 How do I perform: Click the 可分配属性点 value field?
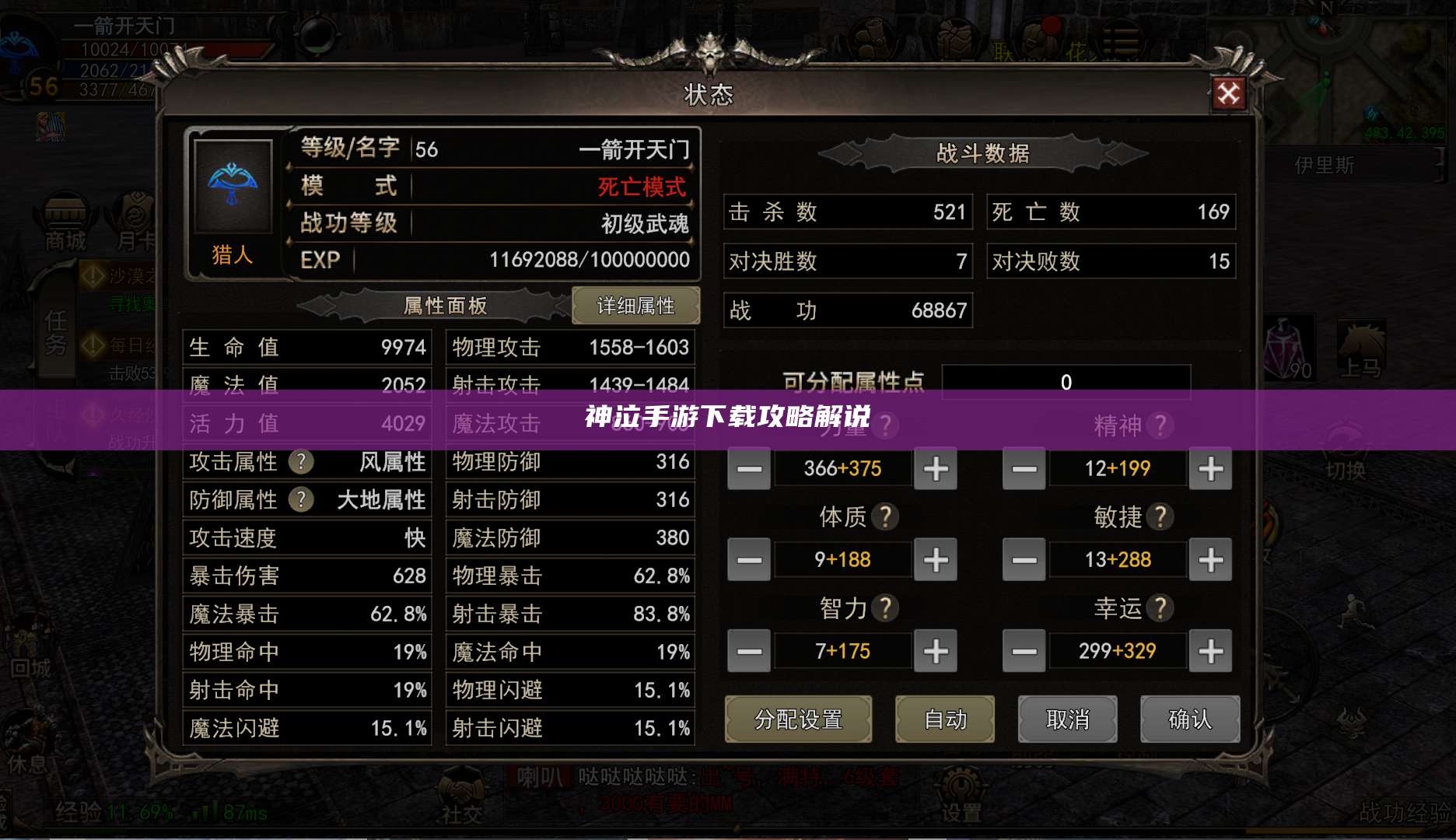(x=1066, y=382)
